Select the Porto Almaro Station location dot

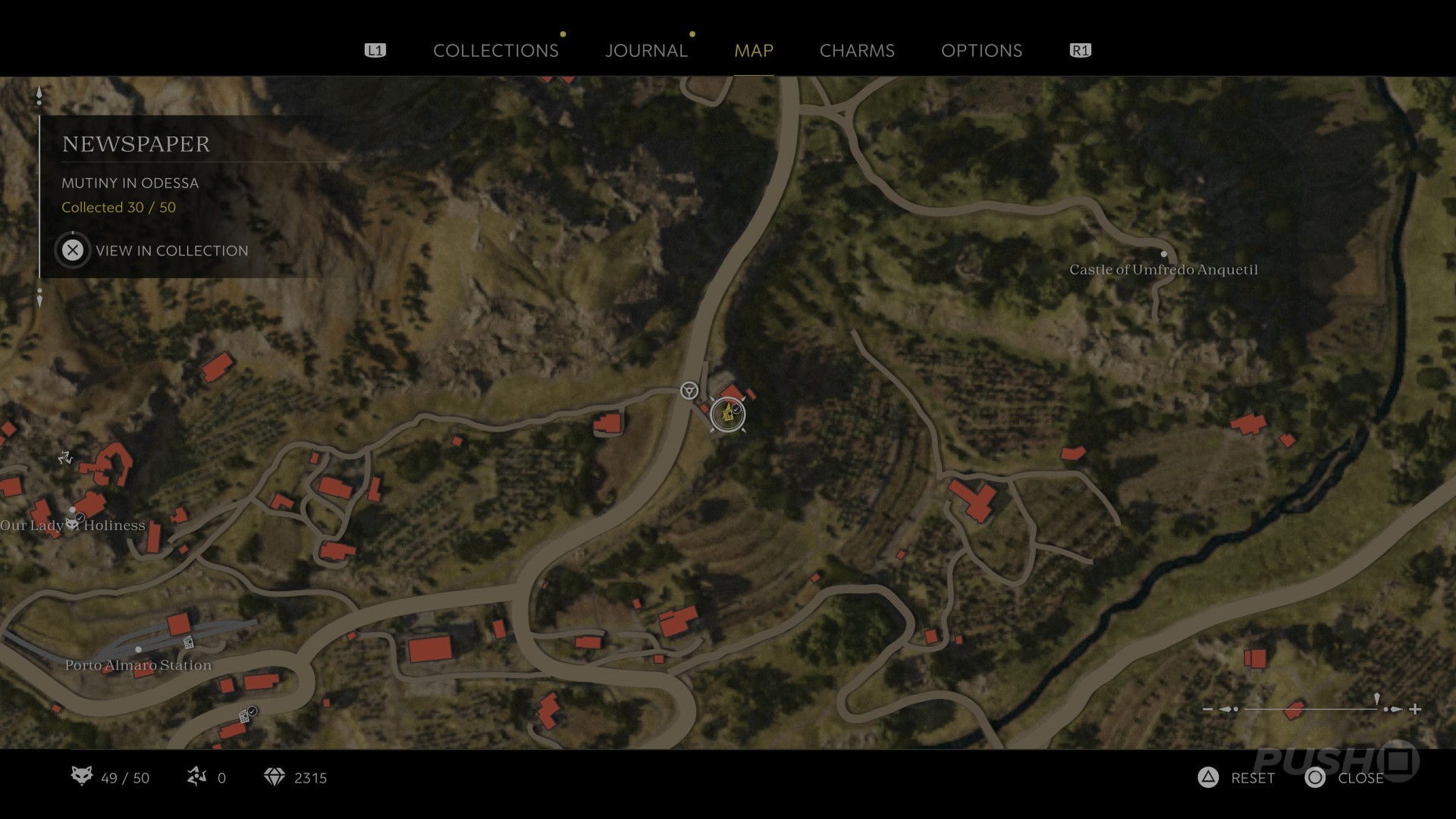pyautogui.click(x=138, y=650)
